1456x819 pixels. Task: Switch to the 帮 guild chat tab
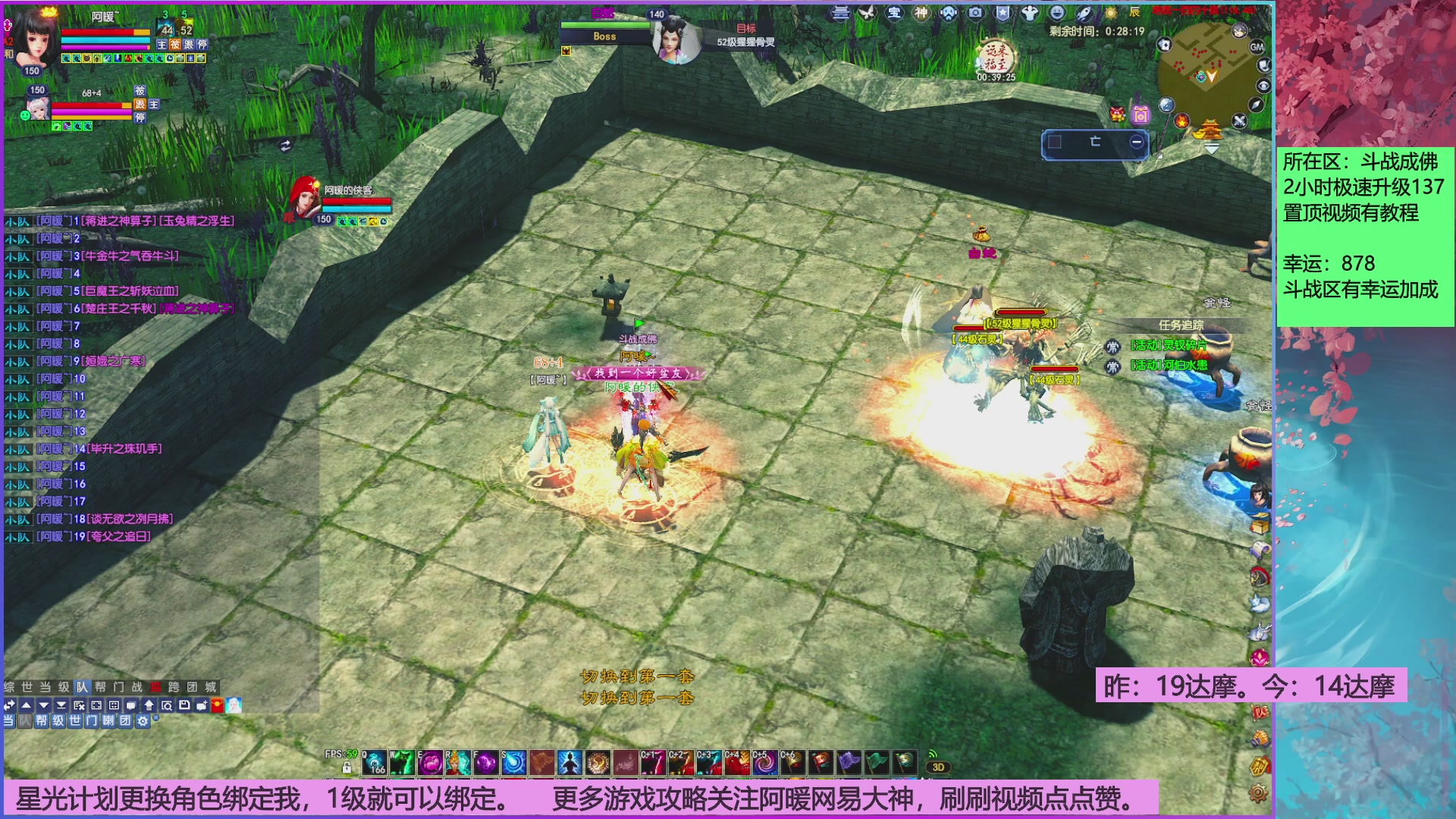pyautogui.click(x=100, y=686)
